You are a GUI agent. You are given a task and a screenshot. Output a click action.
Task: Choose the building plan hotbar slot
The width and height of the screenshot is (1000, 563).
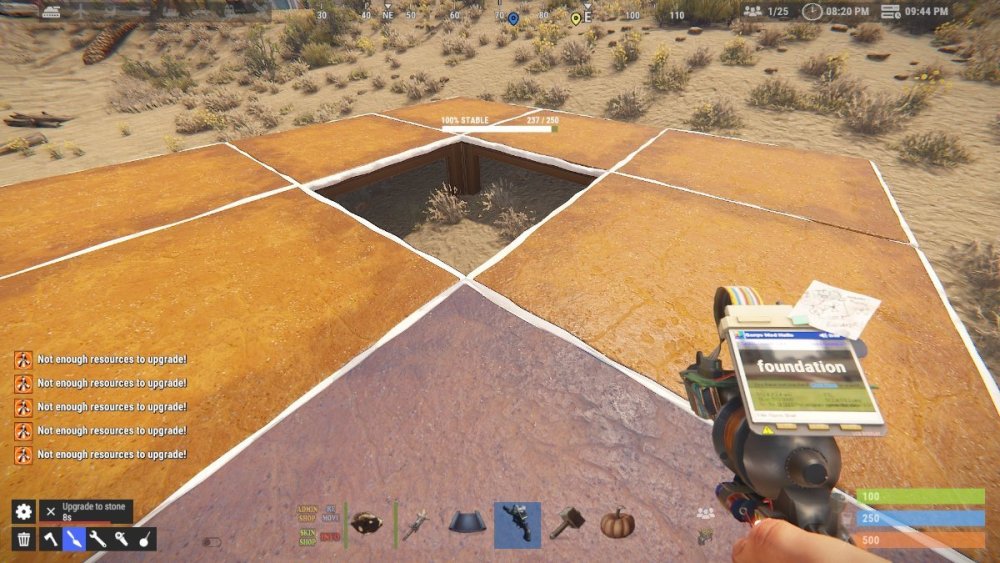[468, 524]
